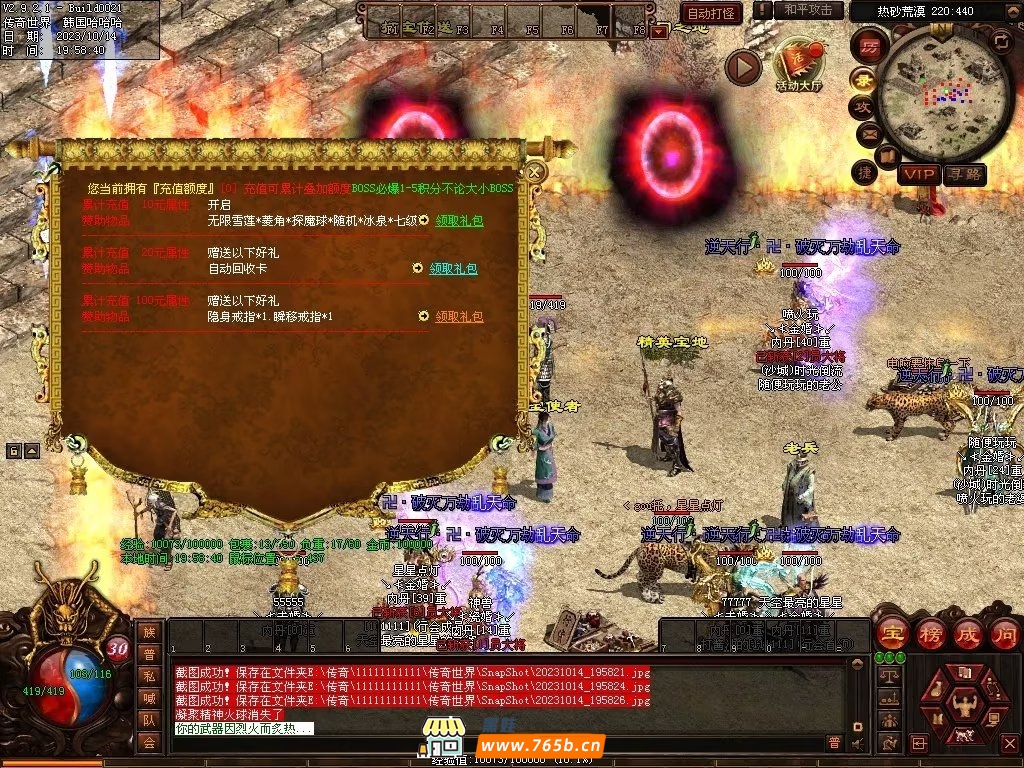The width and height of the screenshot is (1024, 768).
Task: Close the recharge reward dialog
Action: click(535, 172)
